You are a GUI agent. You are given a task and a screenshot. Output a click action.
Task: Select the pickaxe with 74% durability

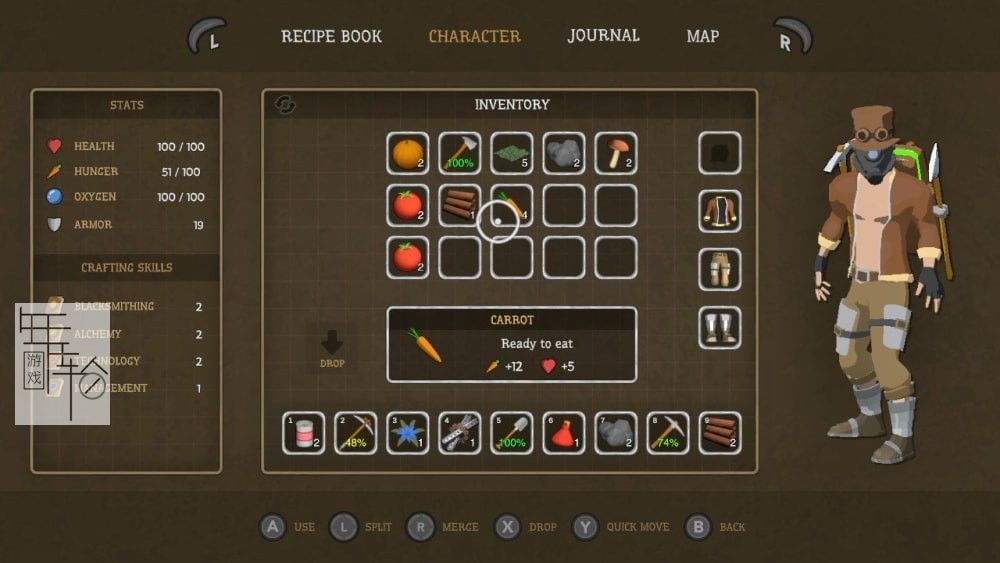pos(668,433)
